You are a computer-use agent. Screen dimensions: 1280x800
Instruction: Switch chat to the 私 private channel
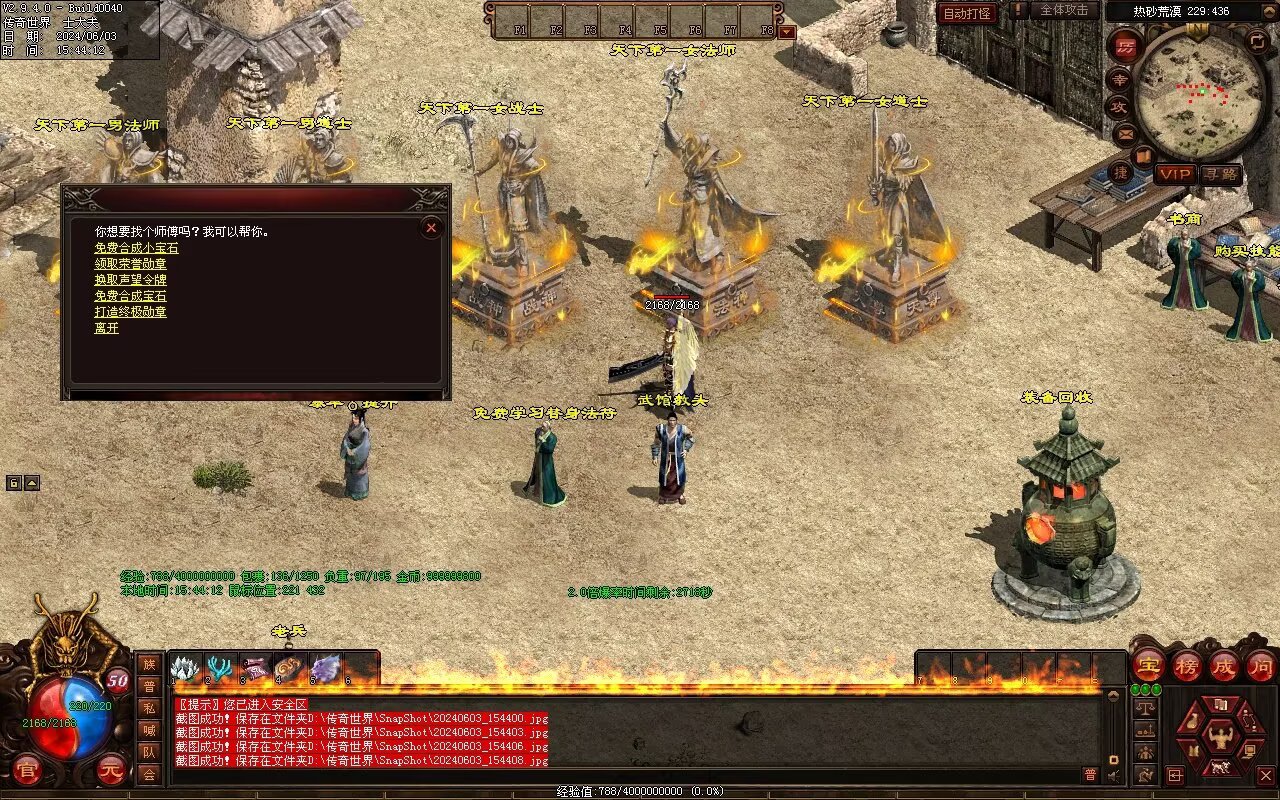pos(149,708)
